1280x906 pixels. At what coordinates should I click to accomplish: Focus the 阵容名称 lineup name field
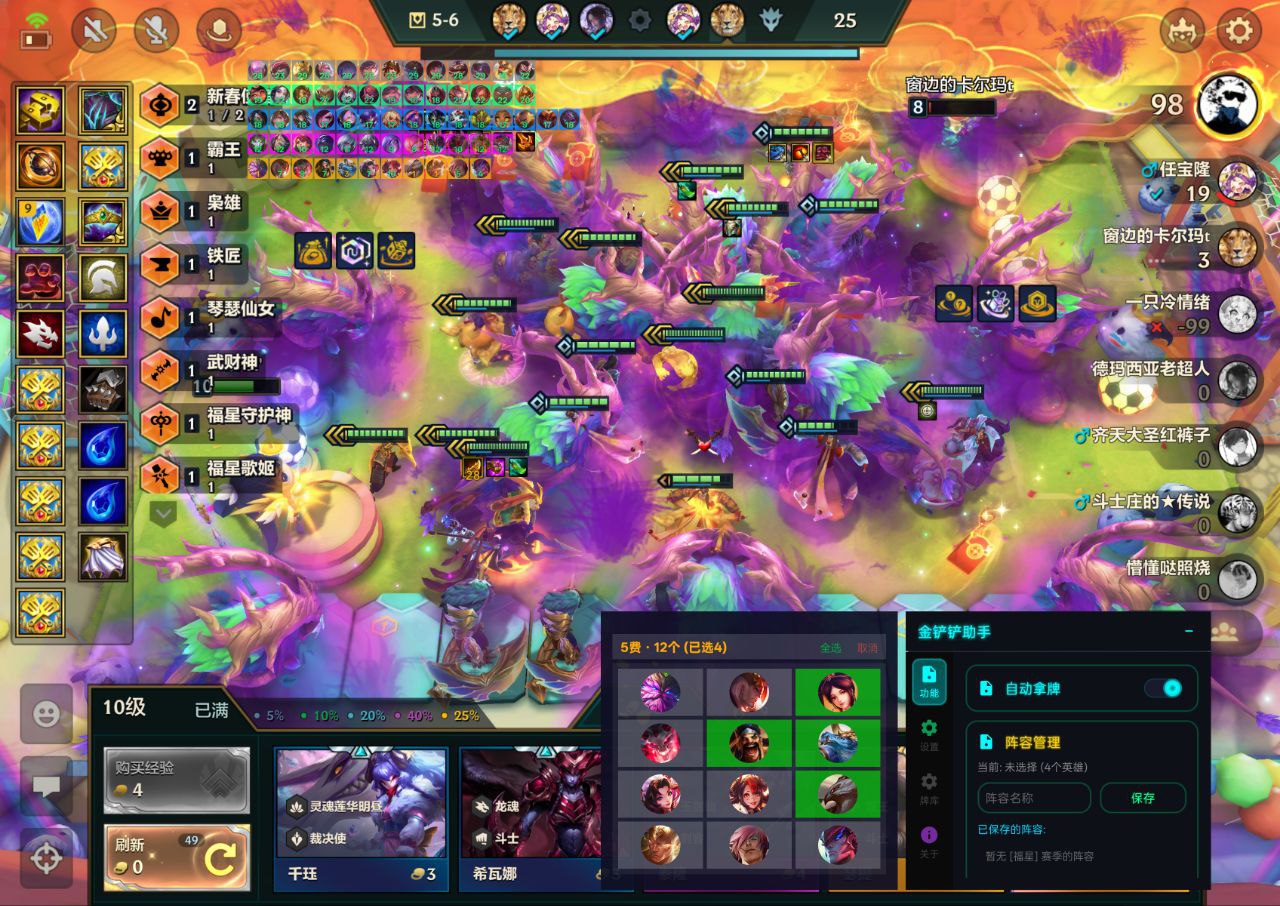[x=1034, y=798]
